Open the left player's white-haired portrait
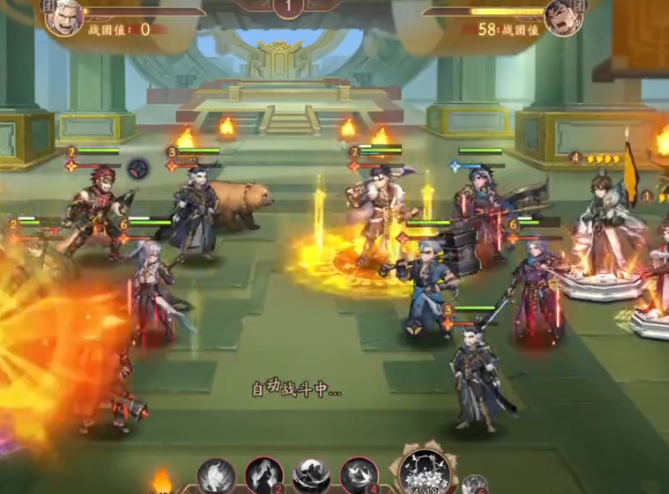This screenshot has height=494, width=669. pyautogui.click(x=64, y=16)
